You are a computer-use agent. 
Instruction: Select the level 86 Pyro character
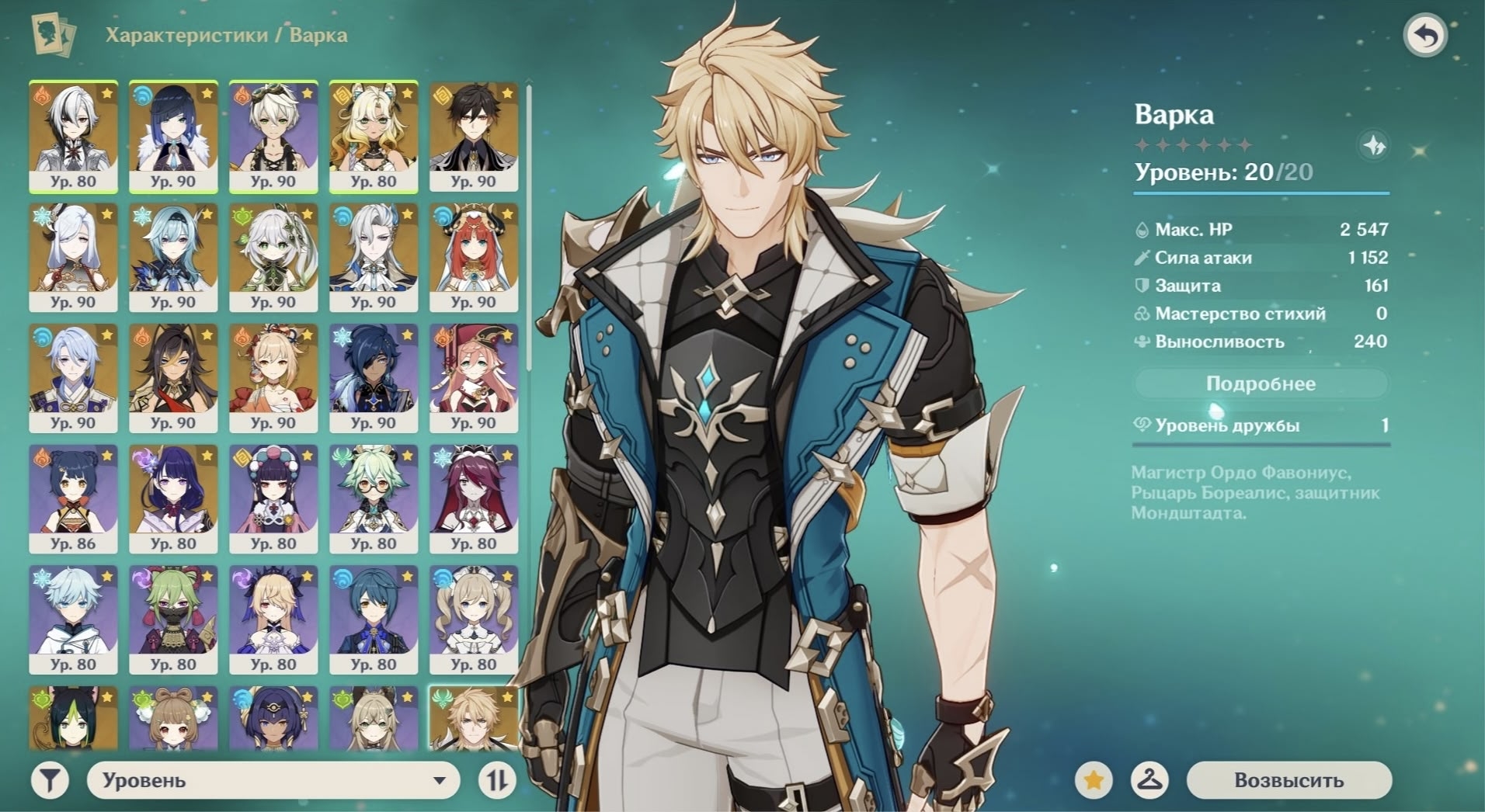coord(73,498)
